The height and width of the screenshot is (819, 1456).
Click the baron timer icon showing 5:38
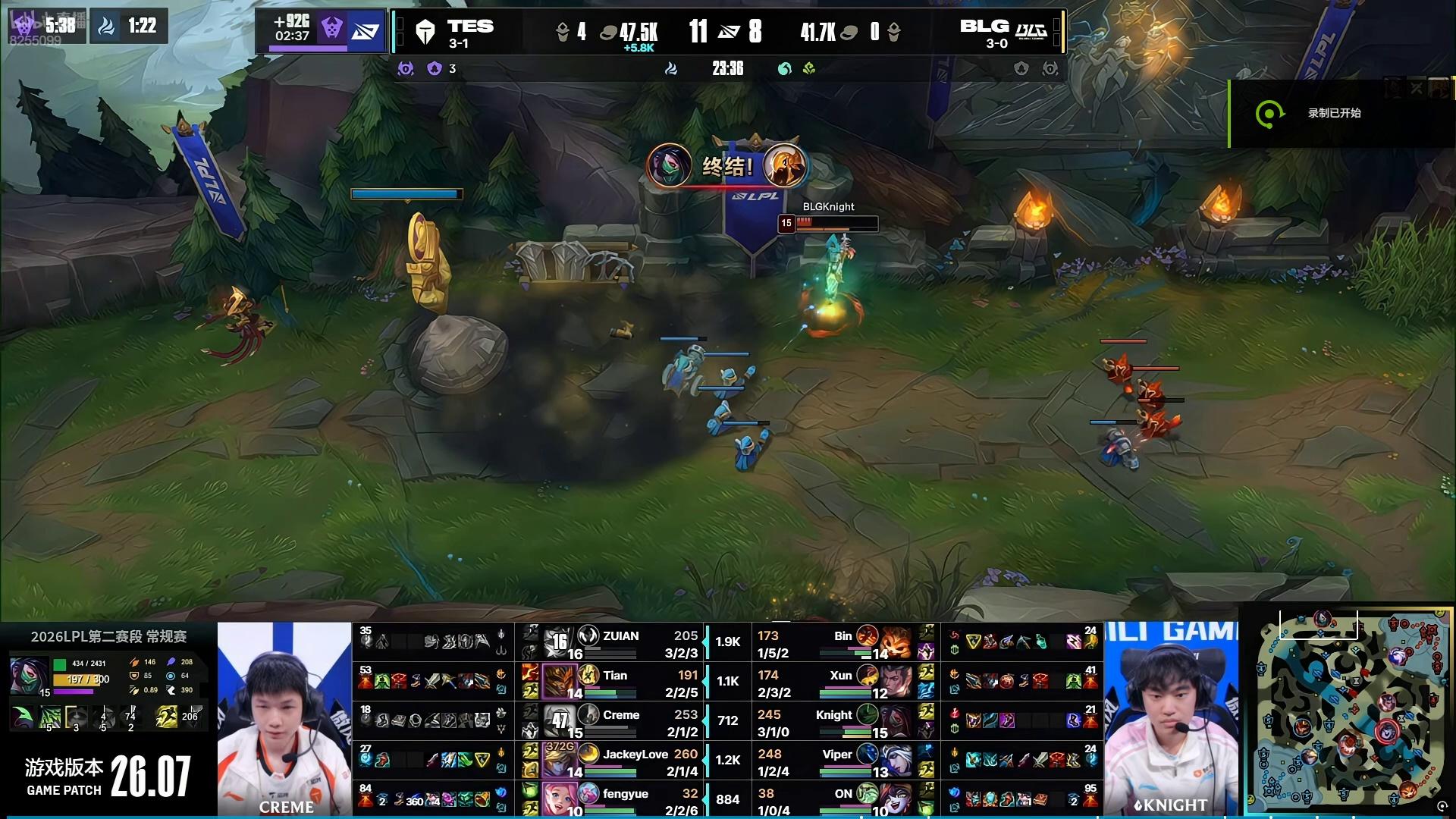coord(24,25)
